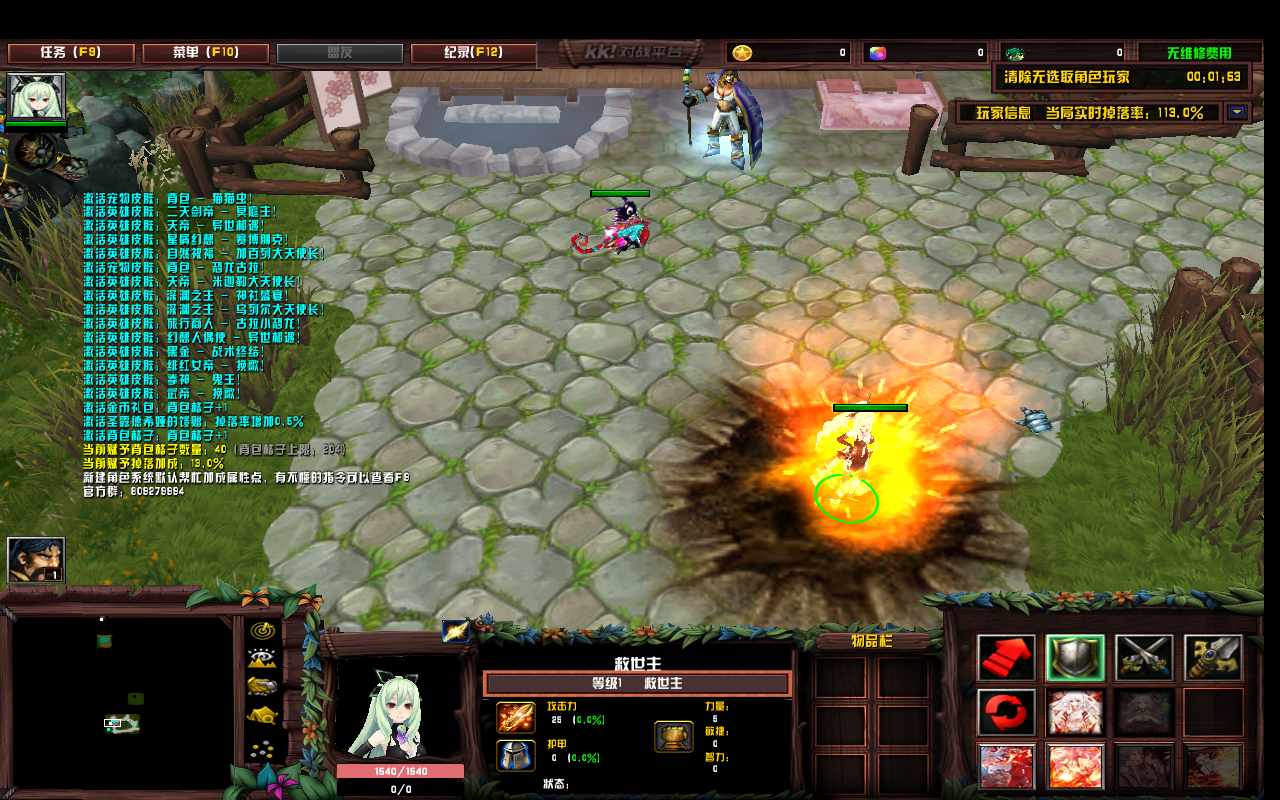Click the red circular refresh skill icon
Image resolution: width=1280 pixels, height=800 pixels.
tap(1006, 714)
